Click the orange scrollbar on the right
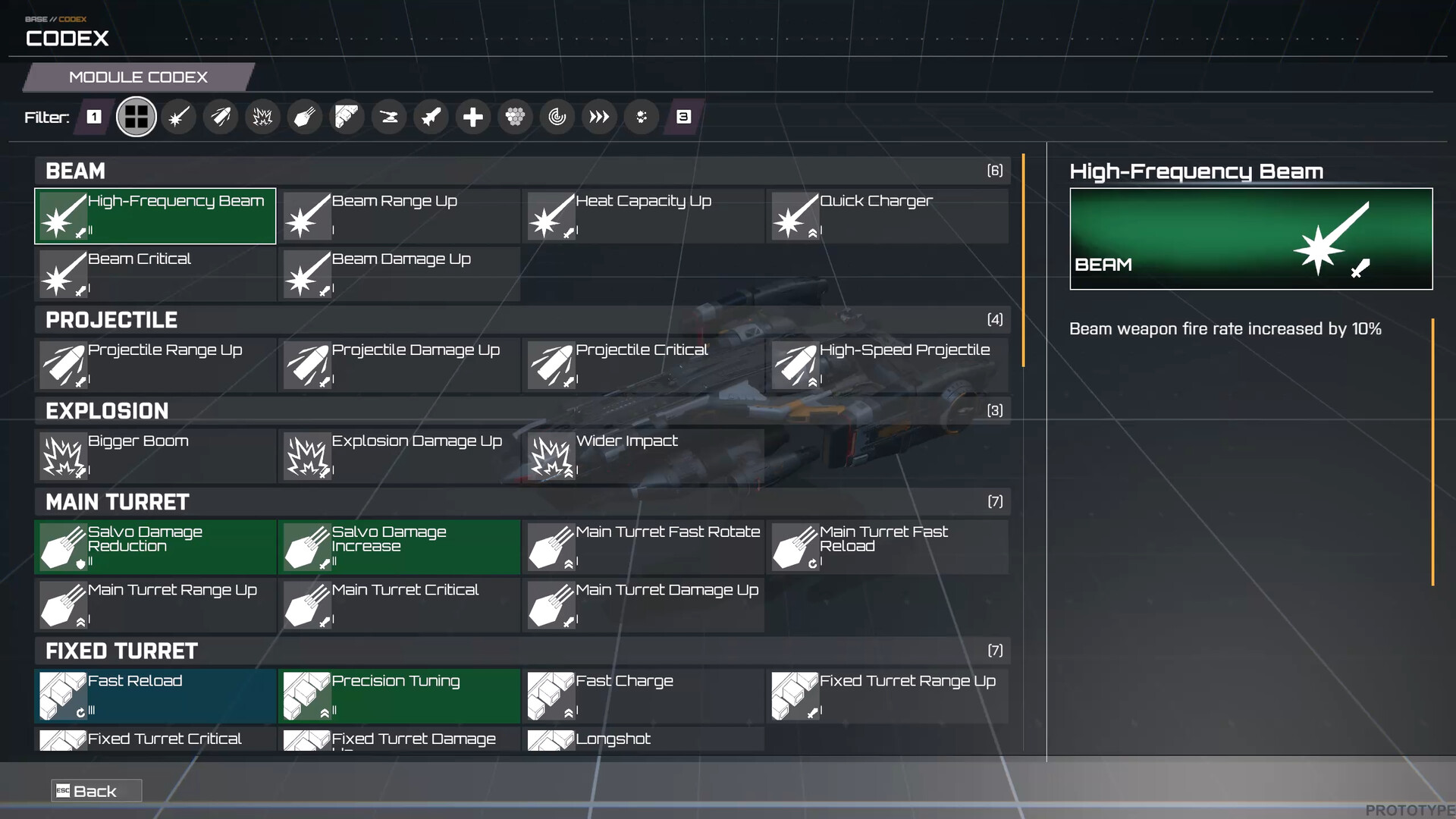 (1022, 258)
